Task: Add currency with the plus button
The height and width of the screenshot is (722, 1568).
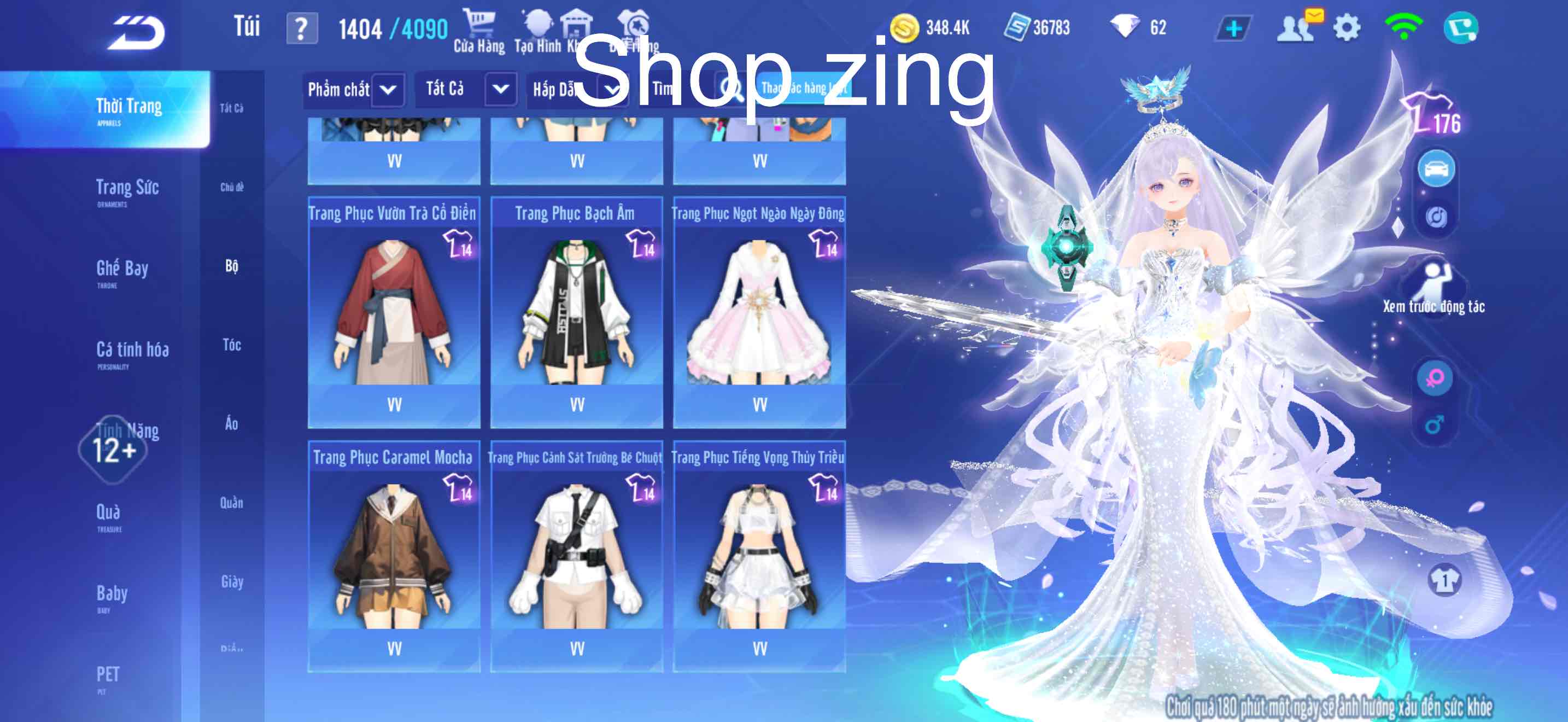Action: (1233, 28)
